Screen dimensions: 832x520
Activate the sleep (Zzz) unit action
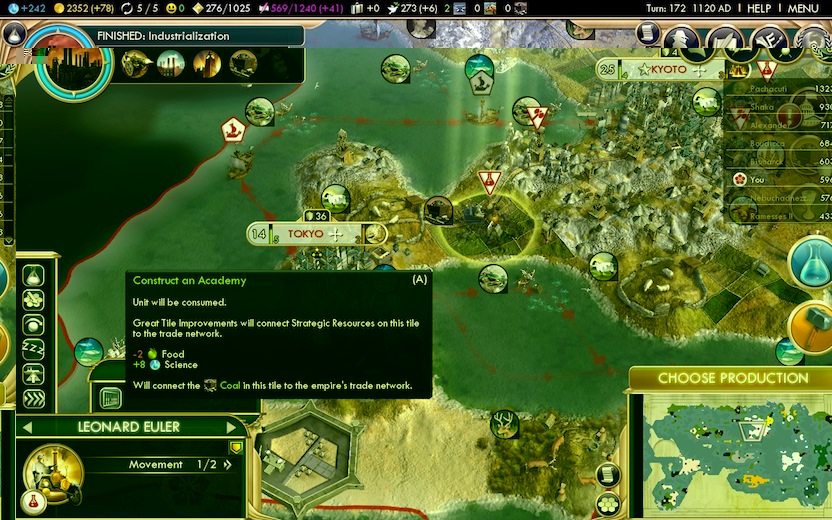pyautogui.click(x=34, y=349)
